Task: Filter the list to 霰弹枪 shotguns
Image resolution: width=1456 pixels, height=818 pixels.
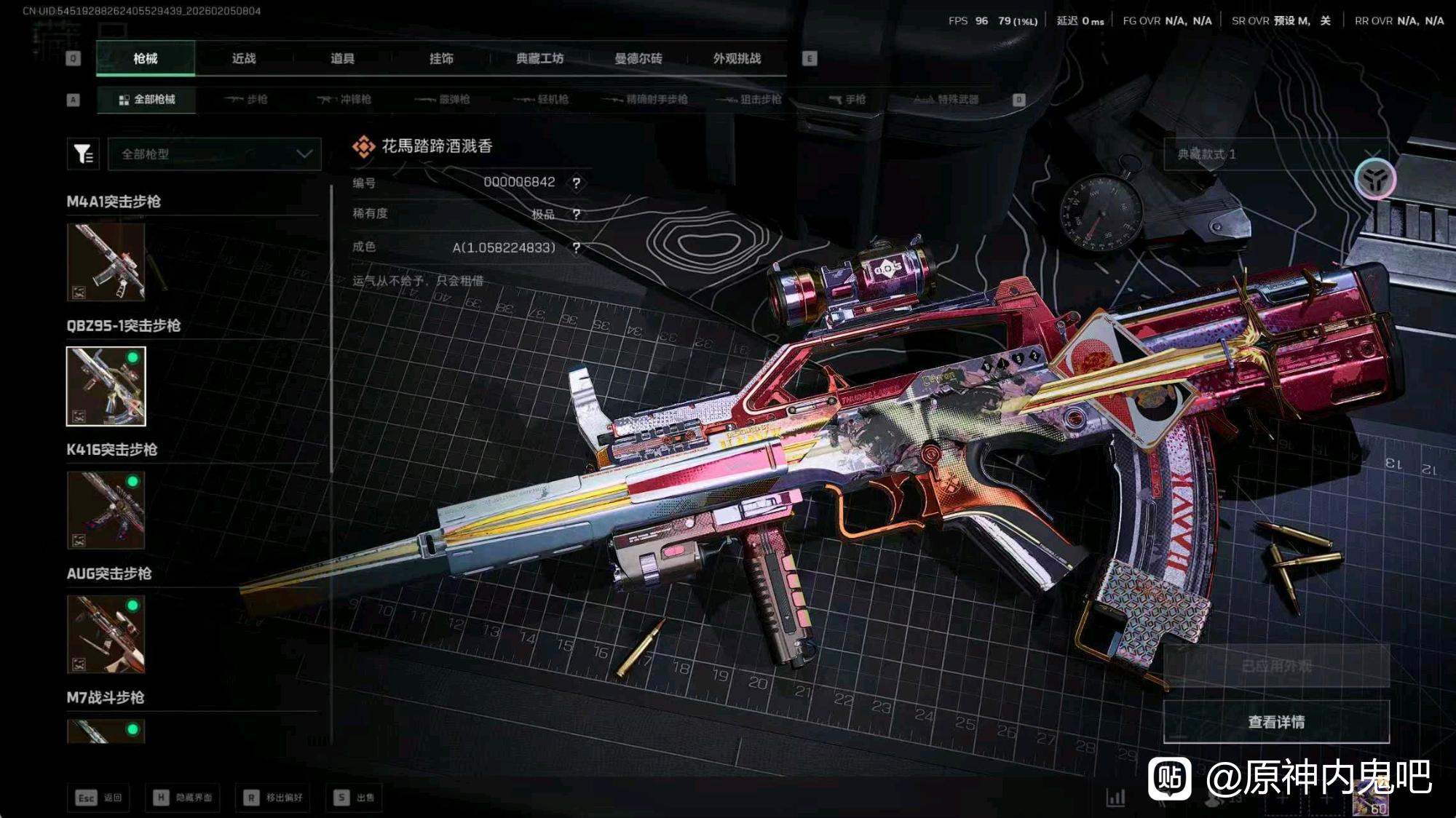Action: (x=443, y=99)
